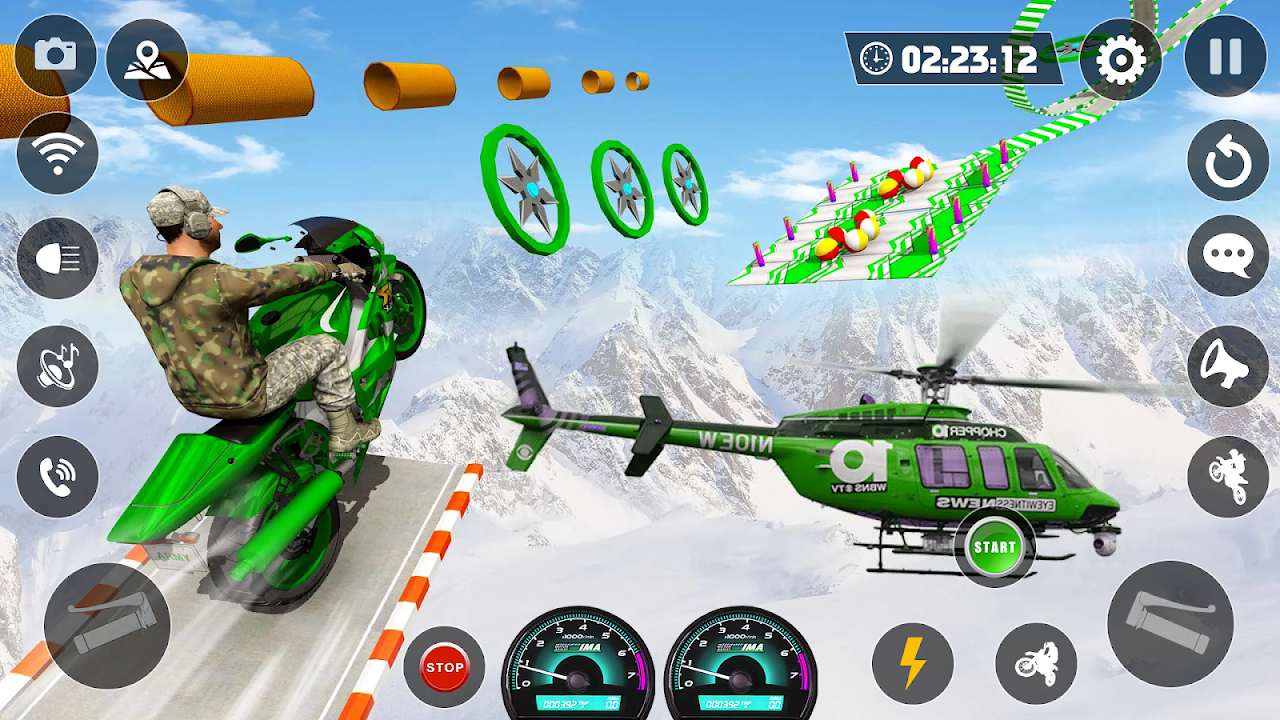Sound the megaphone horn button
1280x720 pixels.
(x=1228, y=366)
